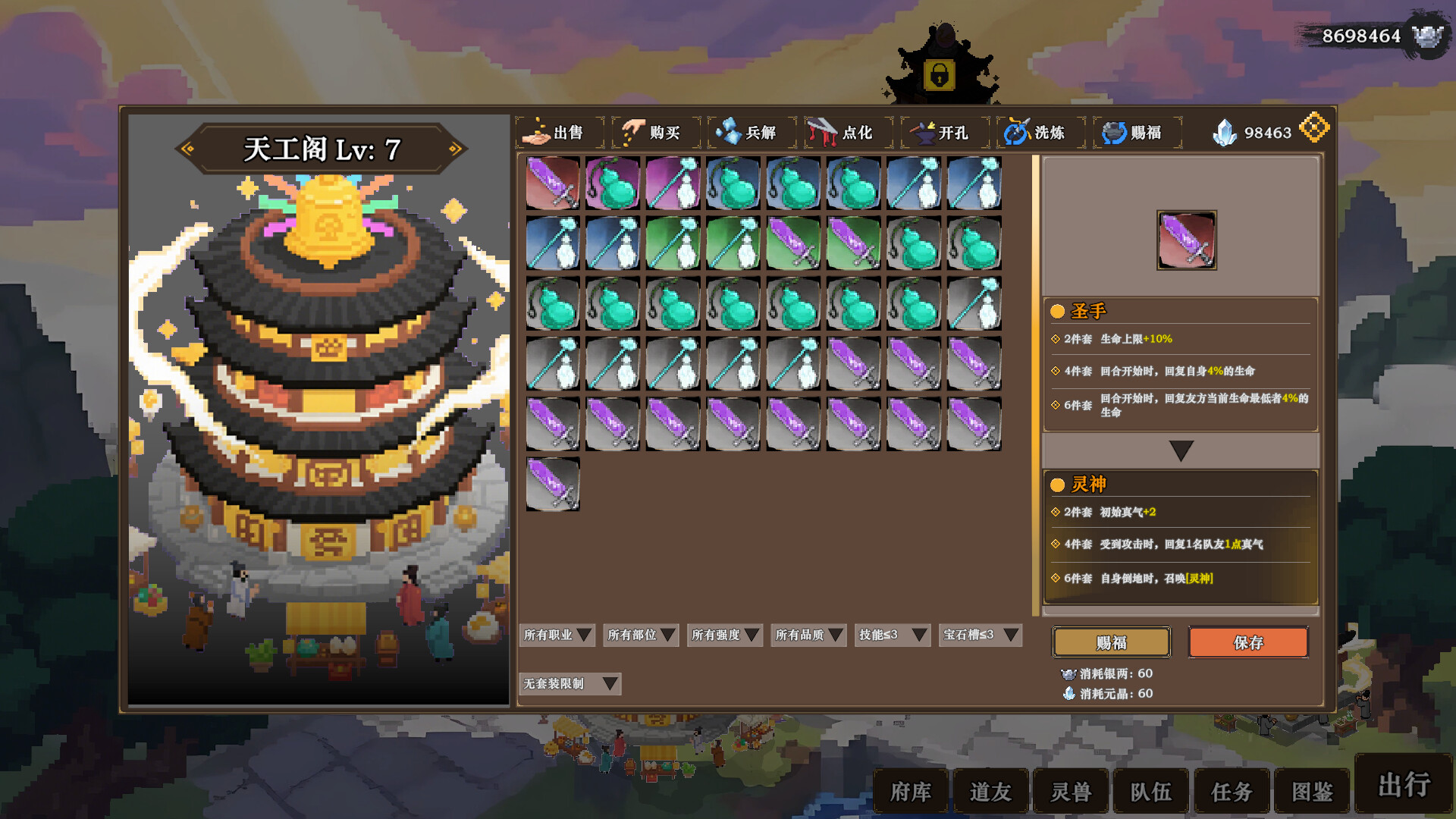The height and width of the screenshot is (819, 1456).
Task: Open the 所有部位 slot filter dropdown
Action: 641,635
